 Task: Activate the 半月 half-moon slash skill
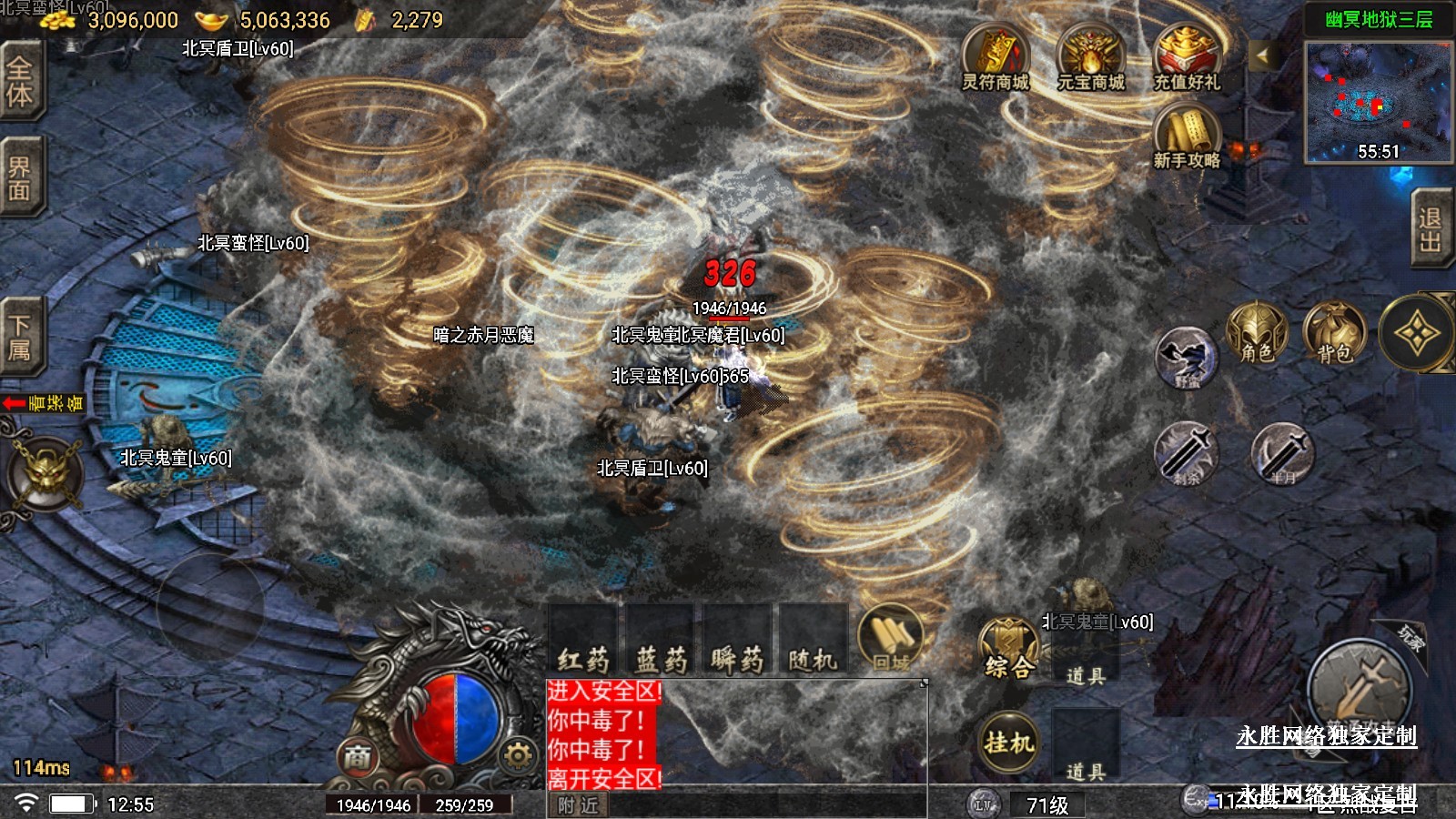[x=1282, y=453]
